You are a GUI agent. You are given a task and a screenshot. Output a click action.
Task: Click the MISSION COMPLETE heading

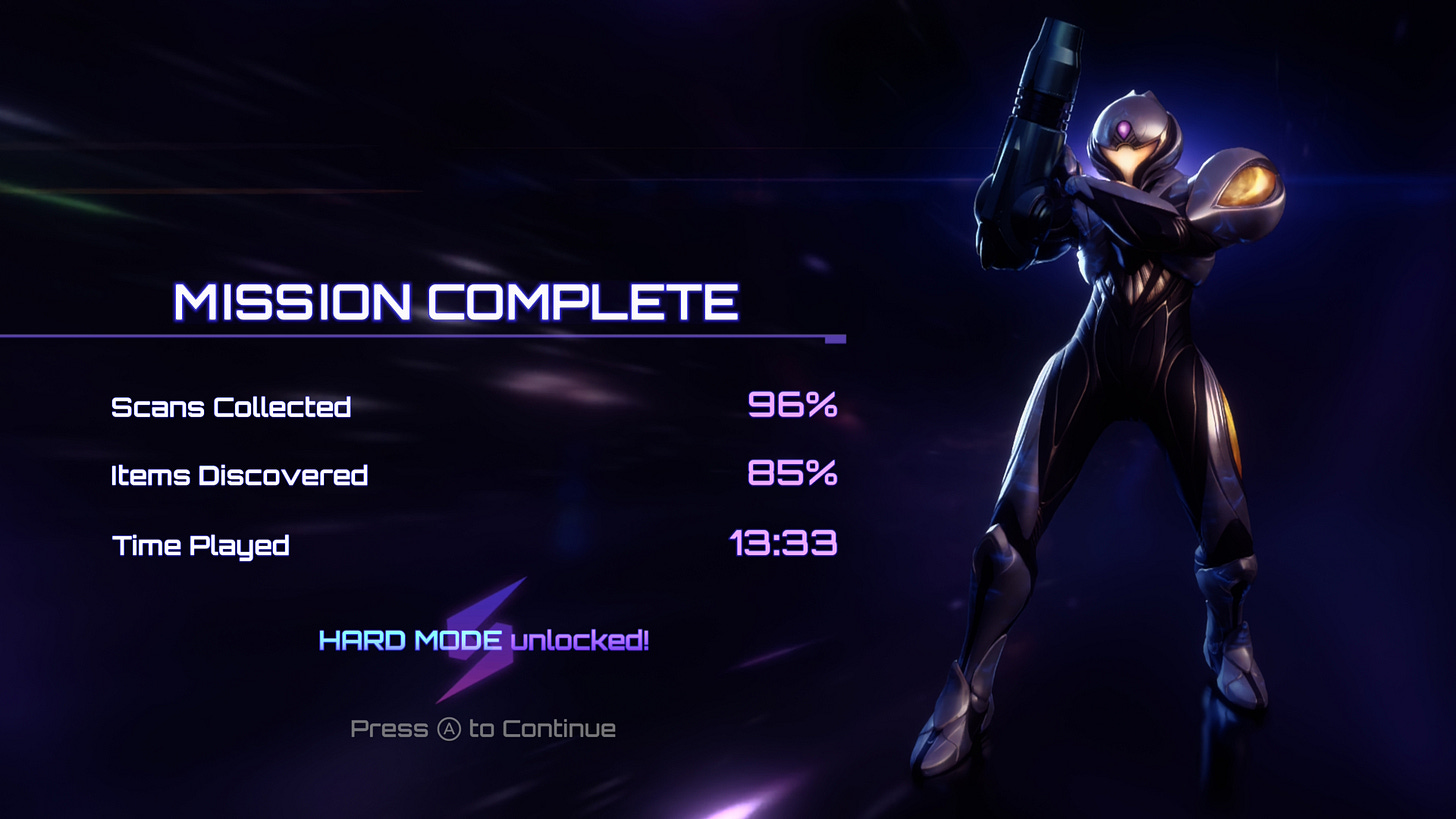(456, 301)
